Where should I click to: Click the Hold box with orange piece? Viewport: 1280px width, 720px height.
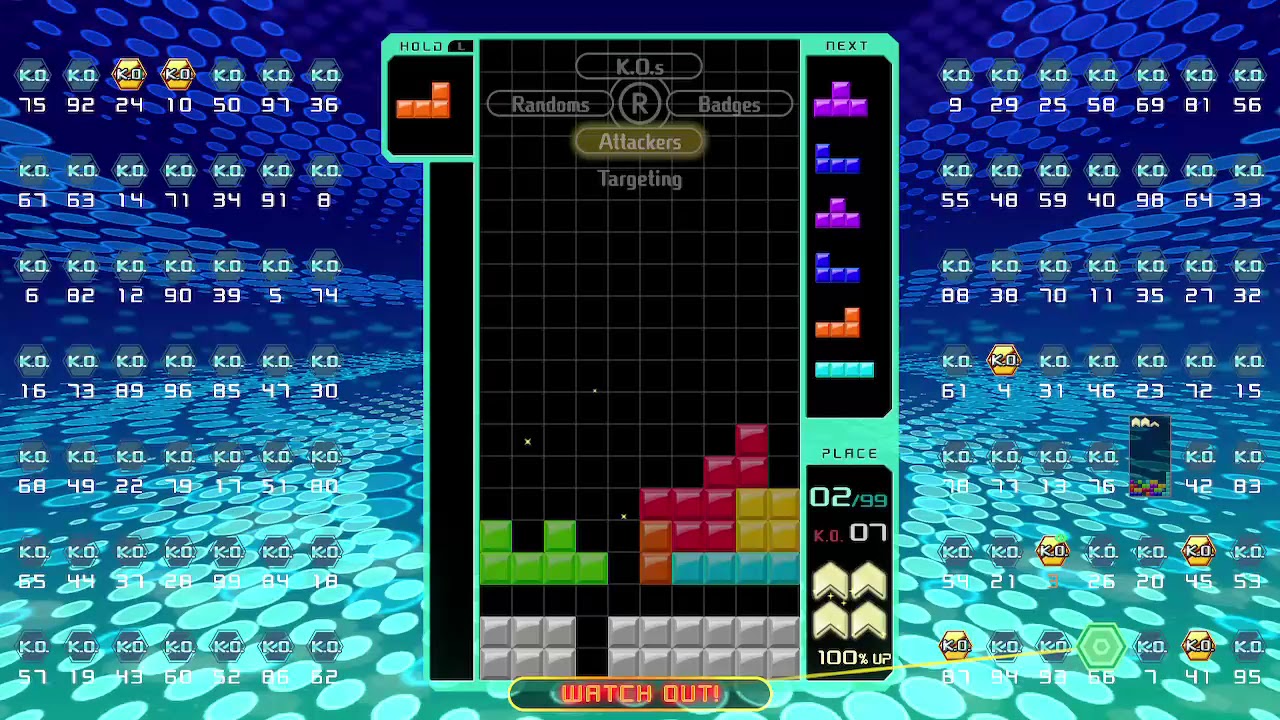pyautogui.click(x=428, y=102)
